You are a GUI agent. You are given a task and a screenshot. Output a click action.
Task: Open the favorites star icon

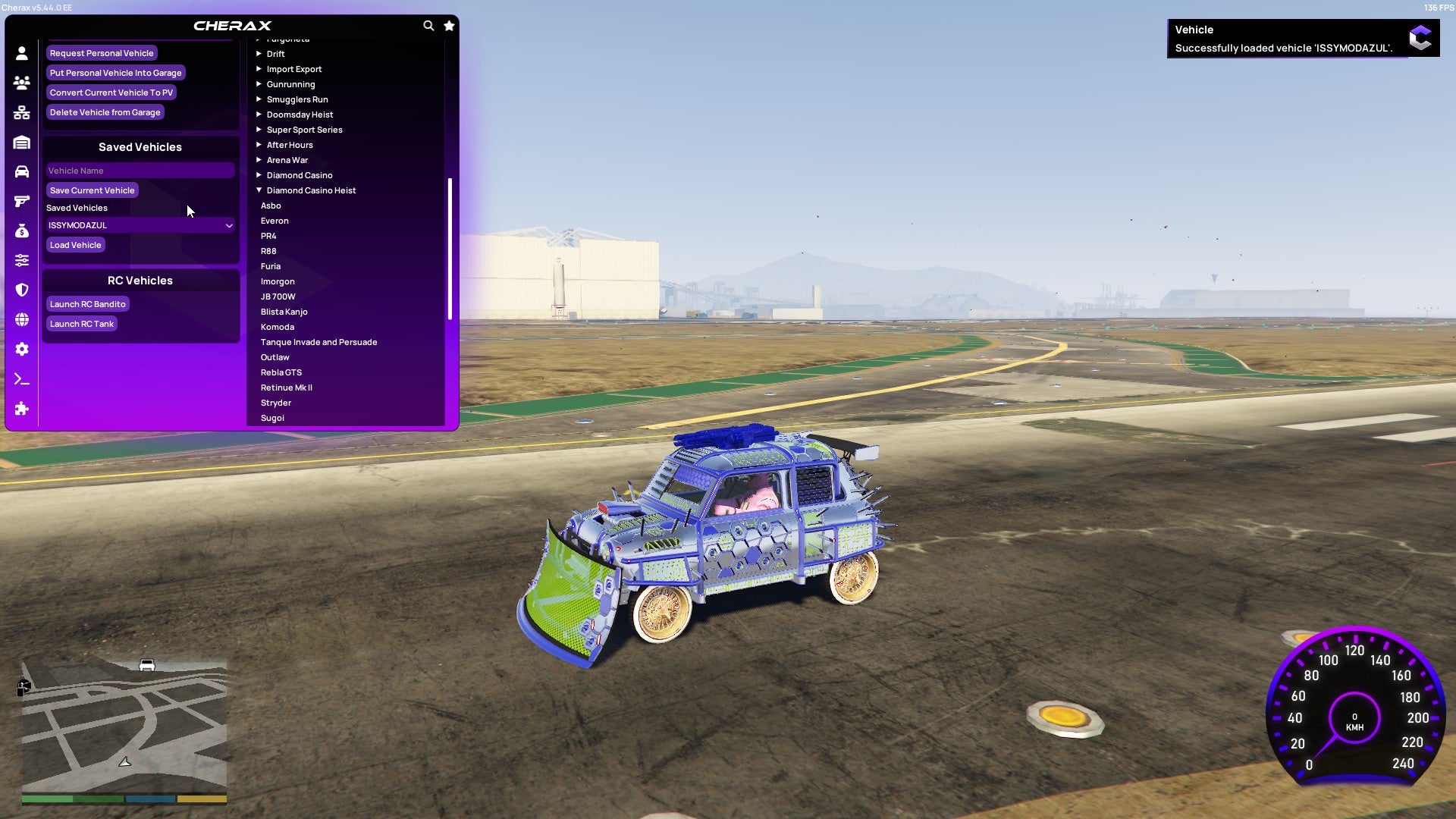(x=449, y=26)
